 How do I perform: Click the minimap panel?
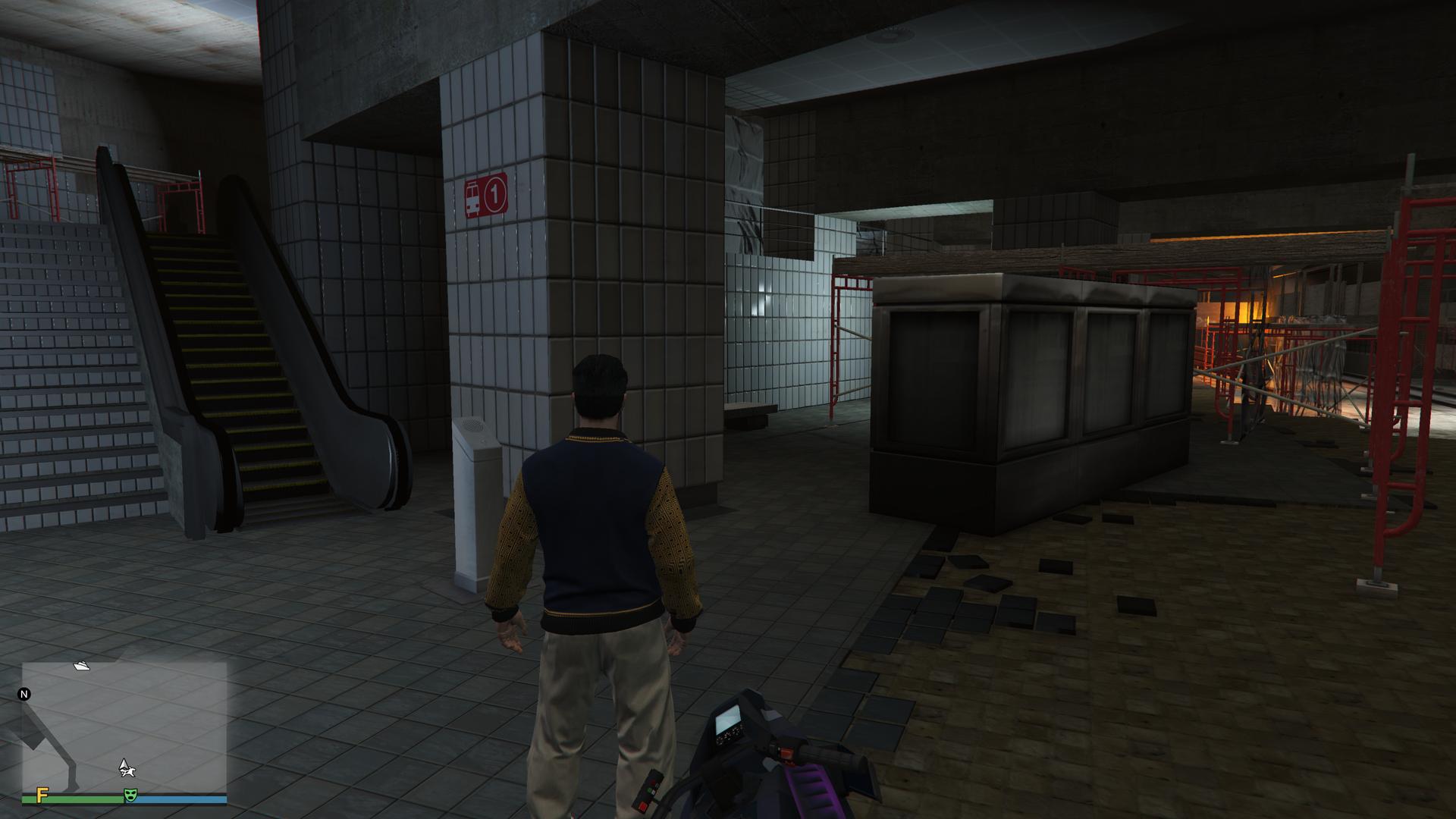click(x=124, y=726)
